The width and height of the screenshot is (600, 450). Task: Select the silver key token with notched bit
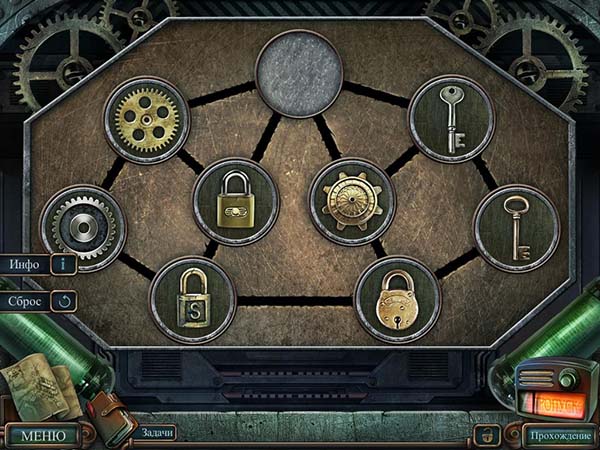[451, 118]
